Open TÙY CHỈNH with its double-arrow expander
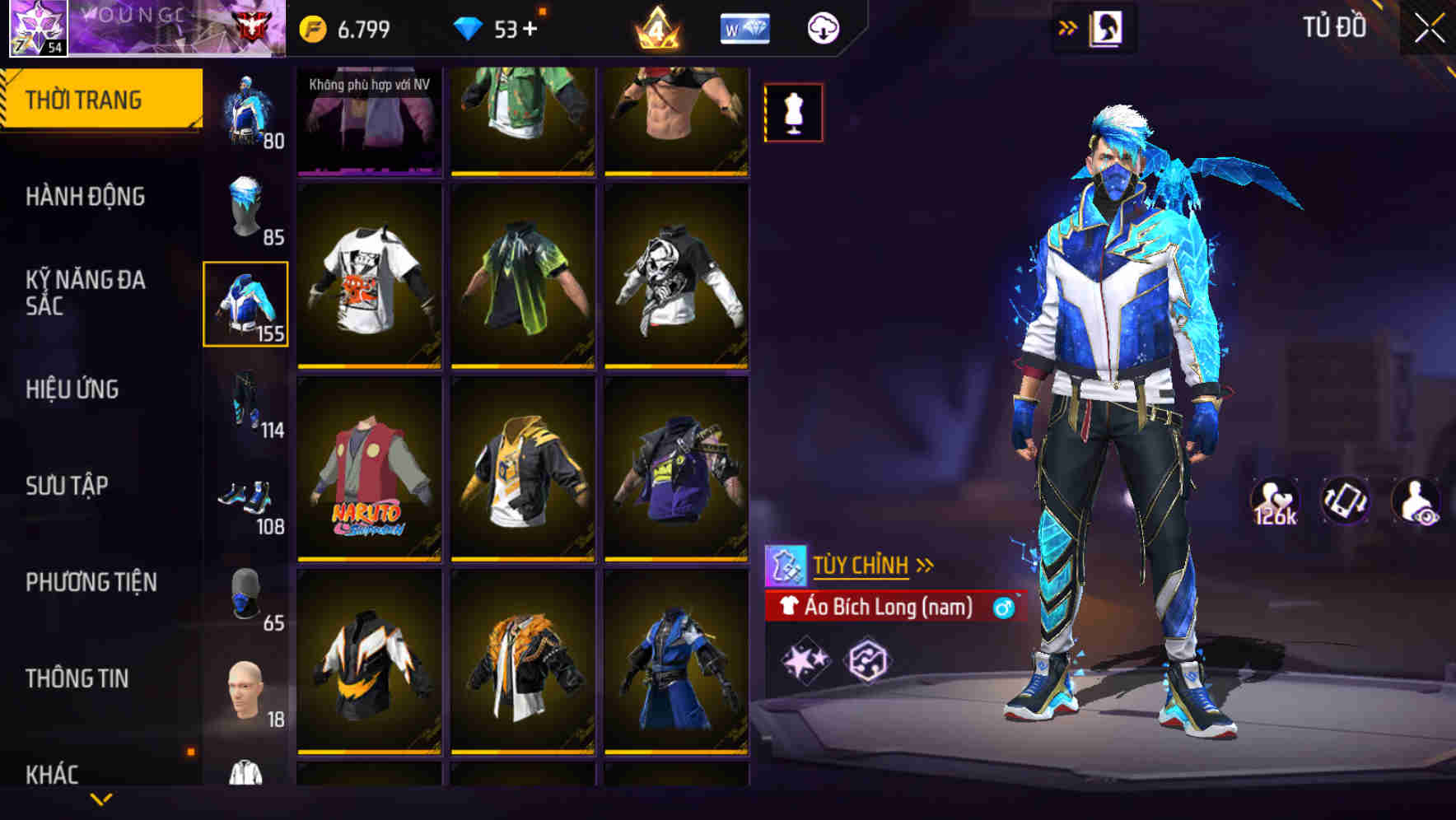 click(x=926, y=564)
